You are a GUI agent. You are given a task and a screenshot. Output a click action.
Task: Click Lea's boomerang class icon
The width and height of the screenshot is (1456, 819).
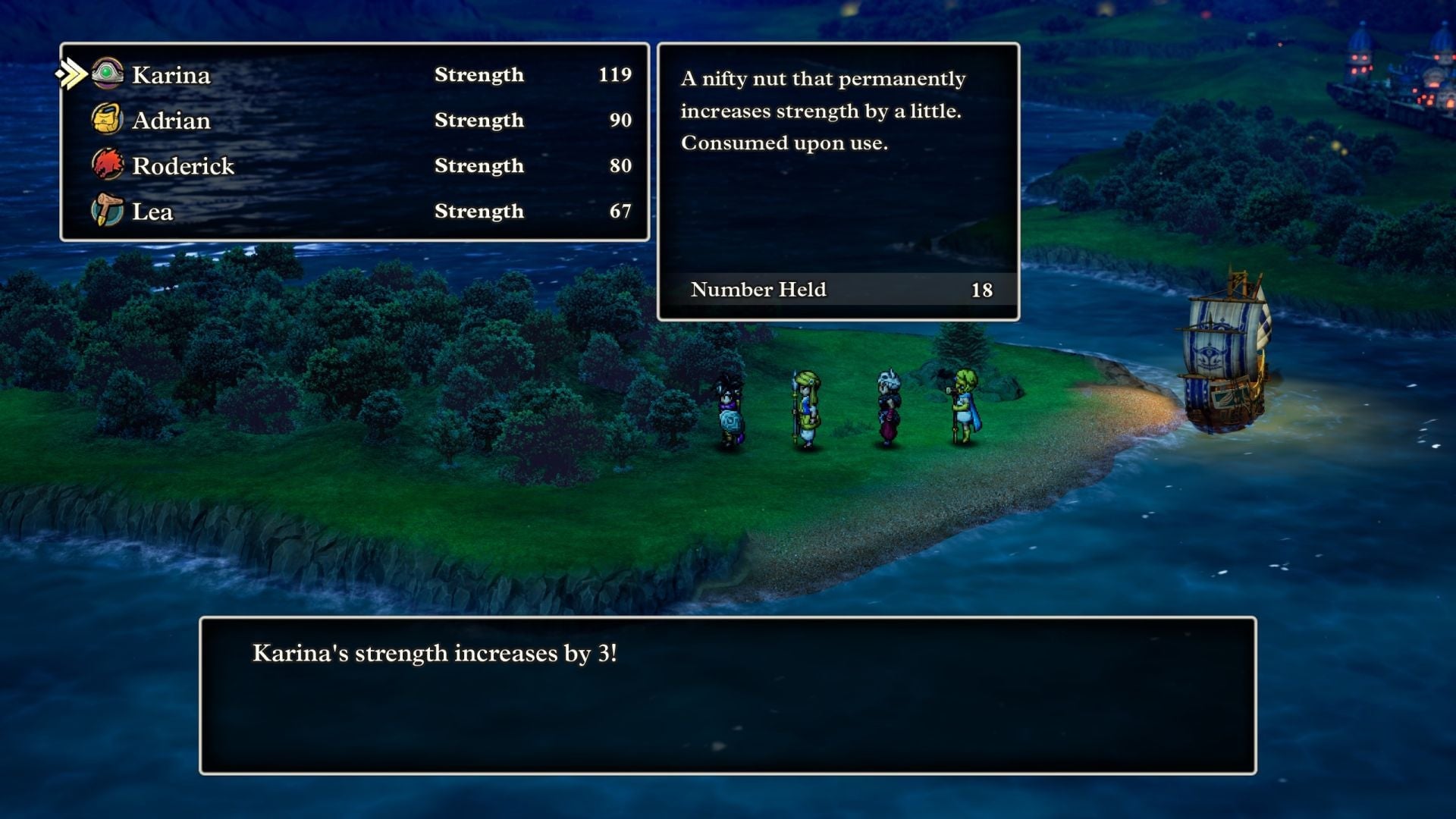coord(108,211)
